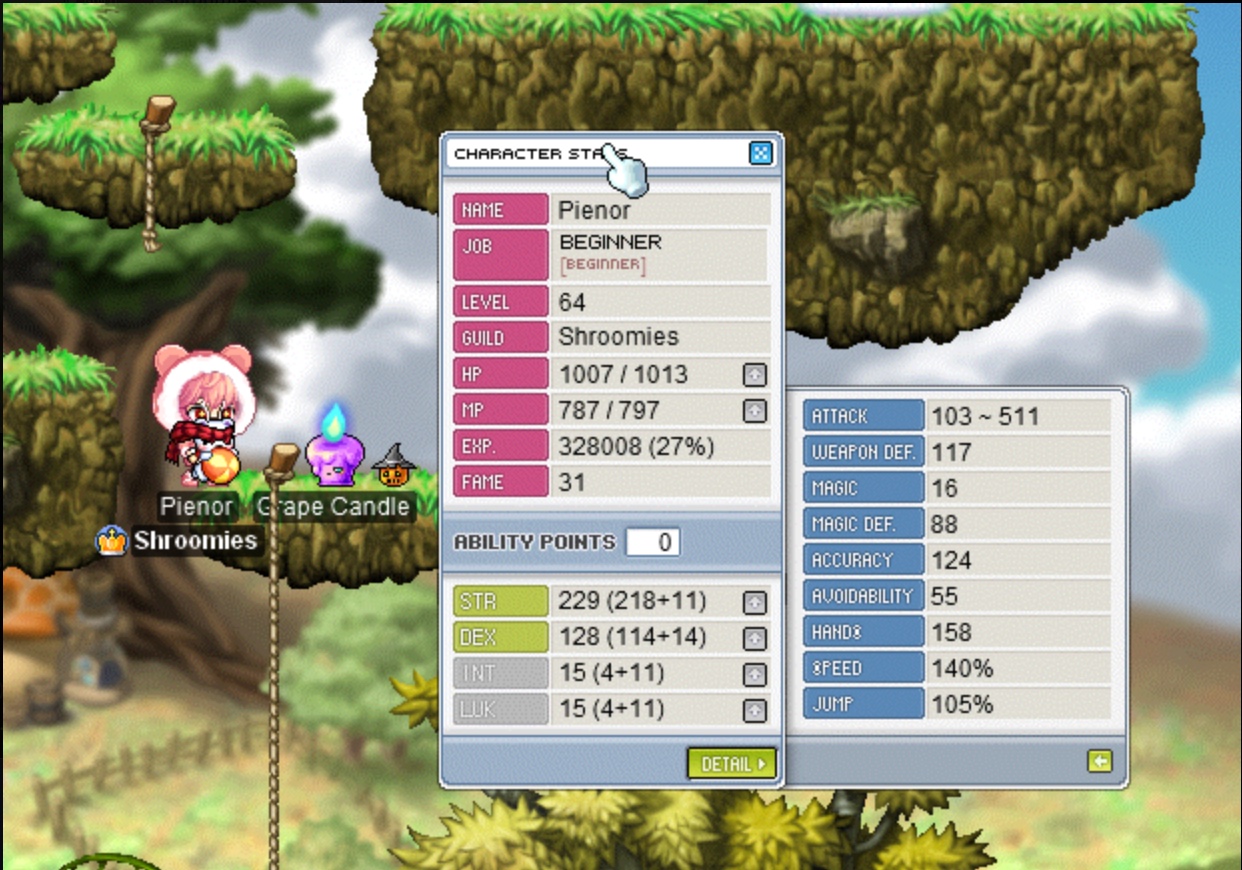Viewport: 1242px width, 870px height.
Task: Collapse the detail panel with yellow arrow
Action: pyautogui.click(x=1099, y=762)
